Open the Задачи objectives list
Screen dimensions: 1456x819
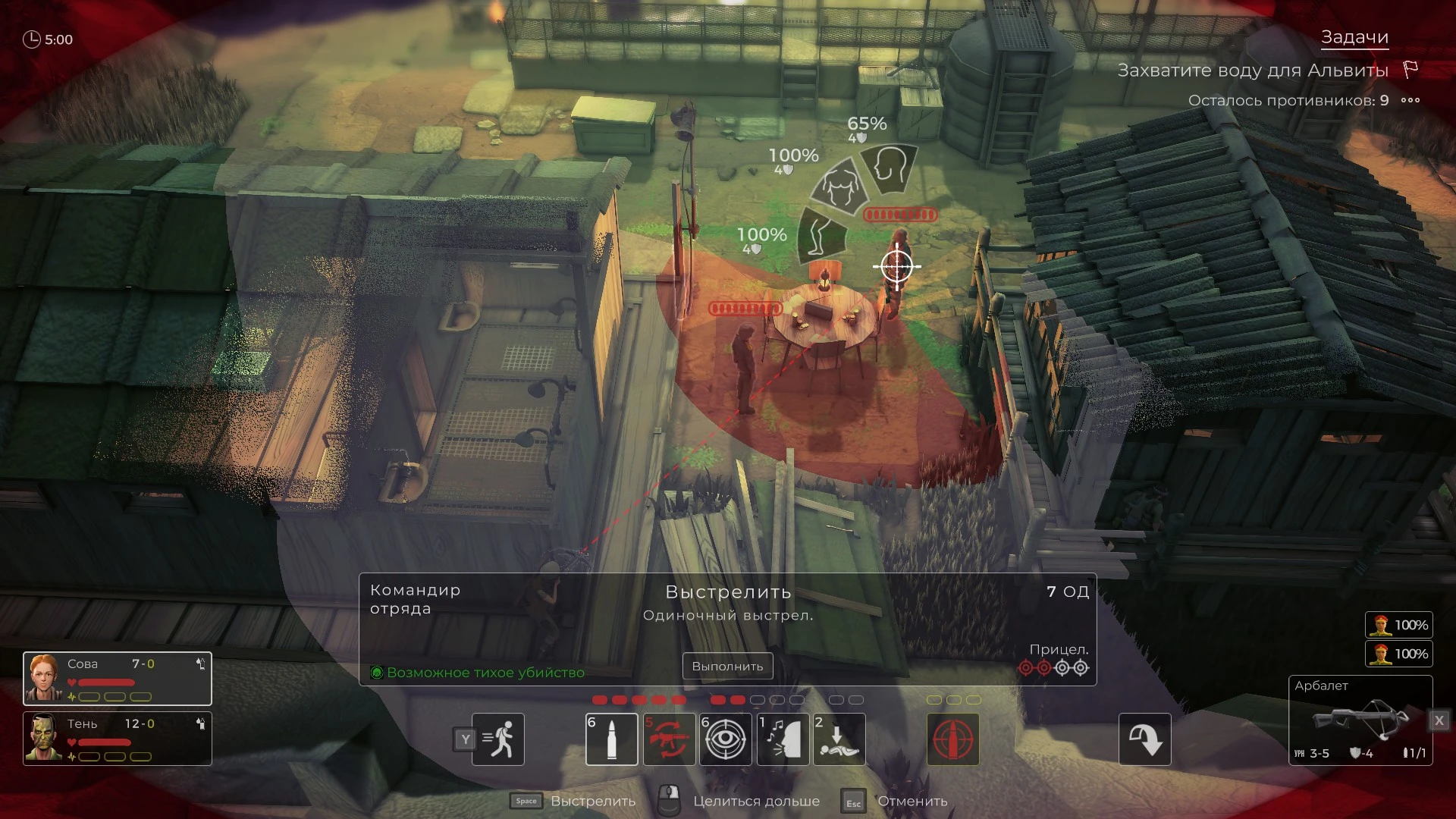pyautogui.click(x=1354, y=37)
